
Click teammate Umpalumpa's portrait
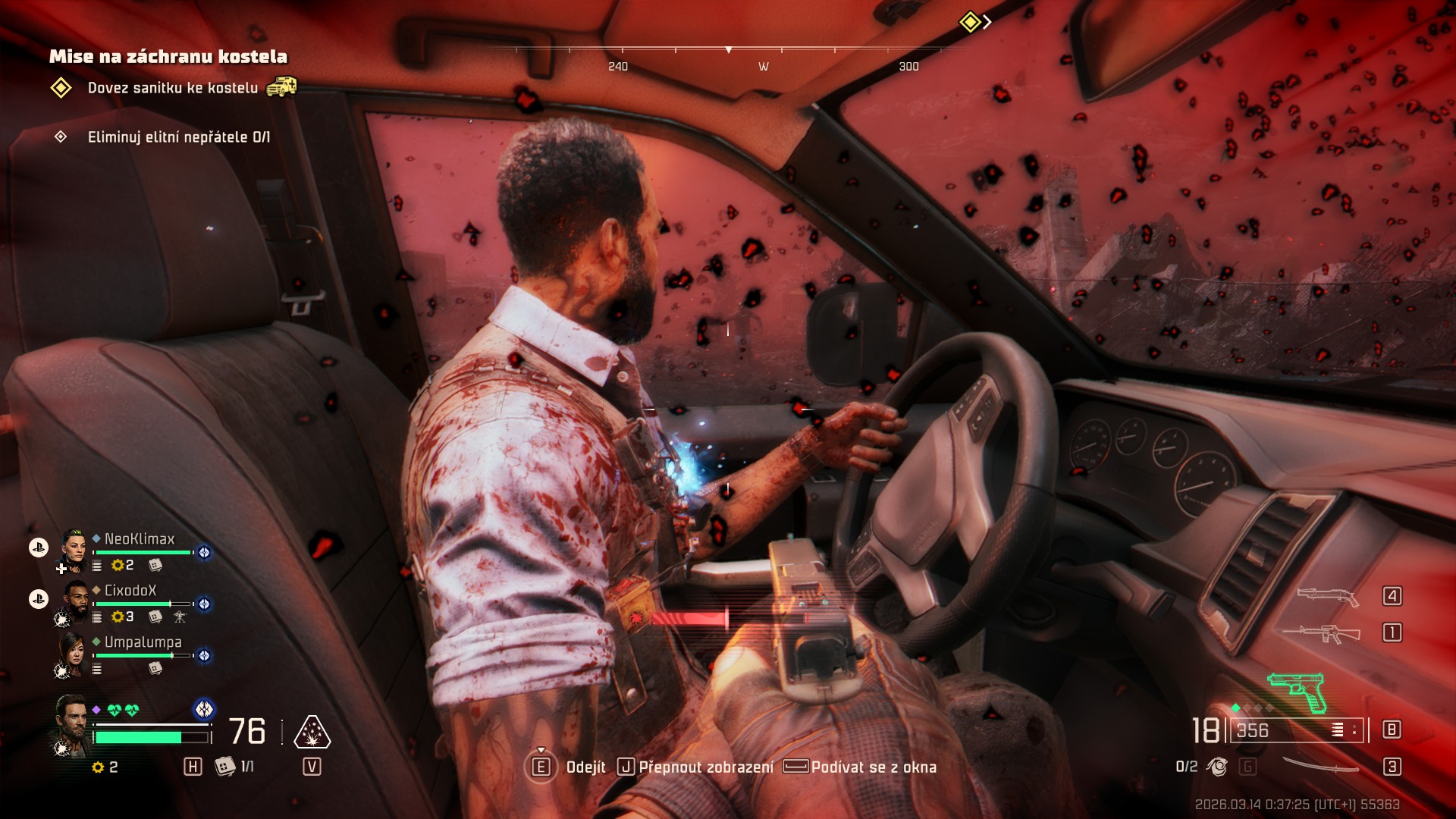[74, 653]
